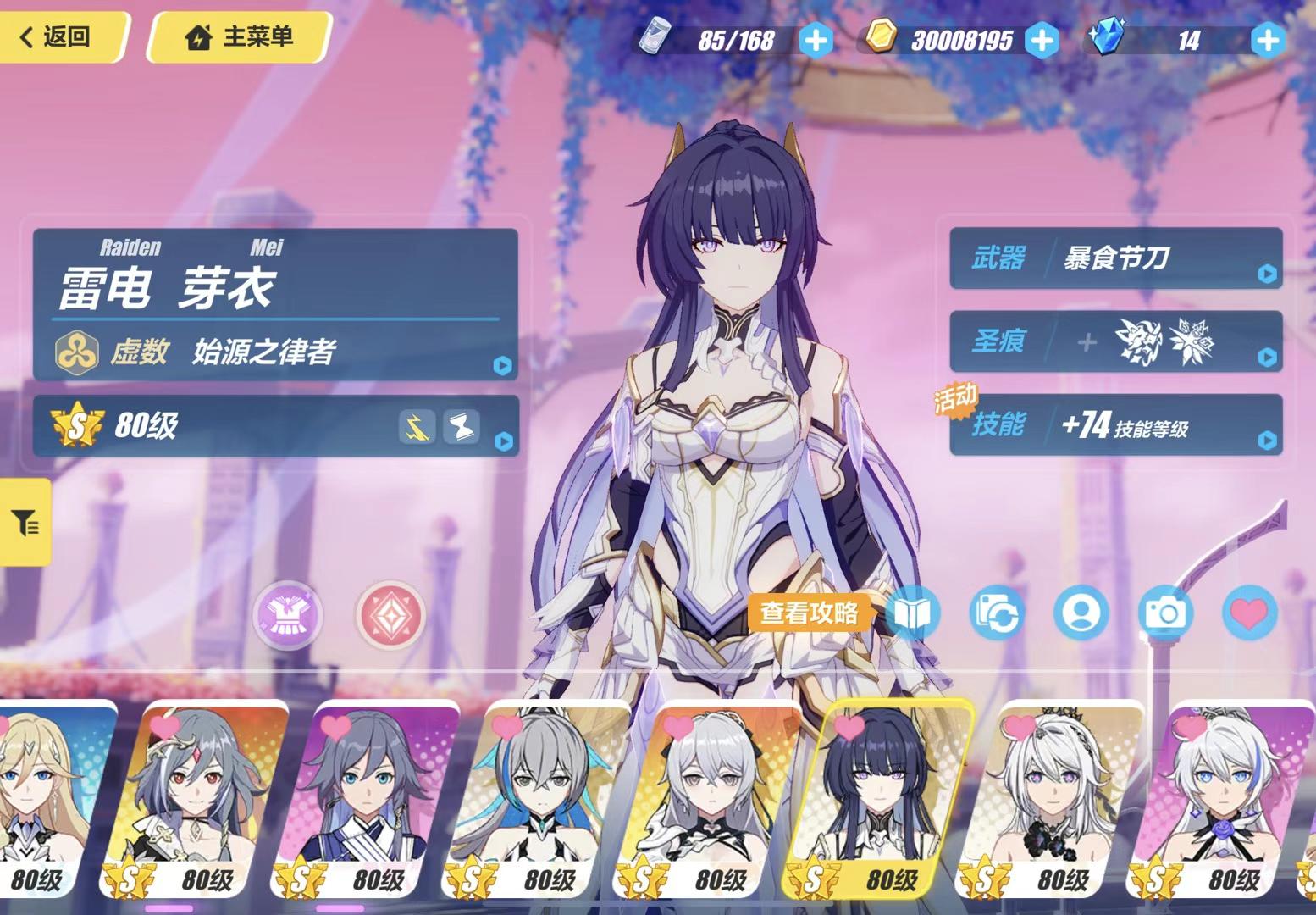Screen dimensions: 1316x915
Task: Open the character filter list
Action: point(25,523)
